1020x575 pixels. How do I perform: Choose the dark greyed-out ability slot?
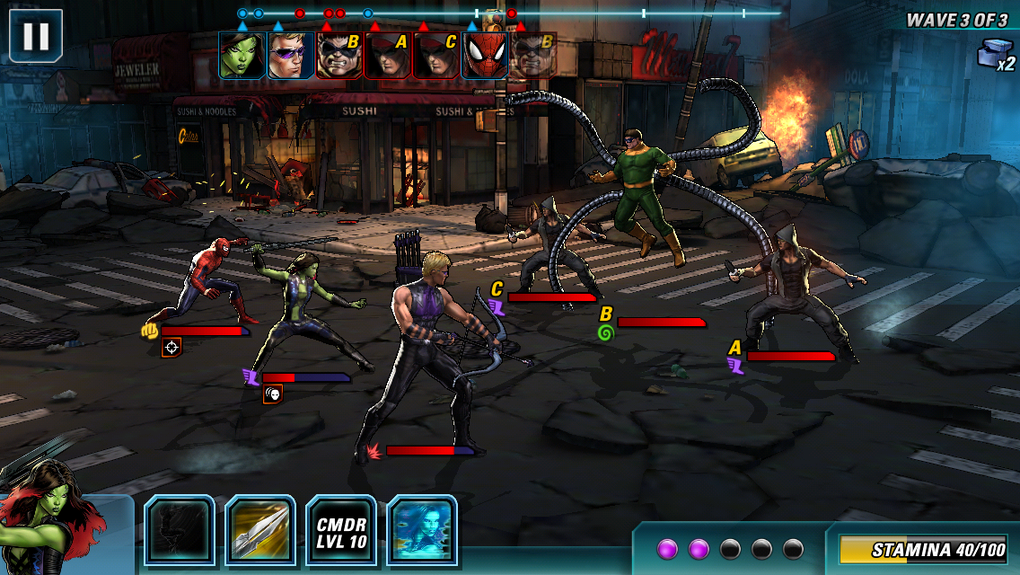coord(180,530)
